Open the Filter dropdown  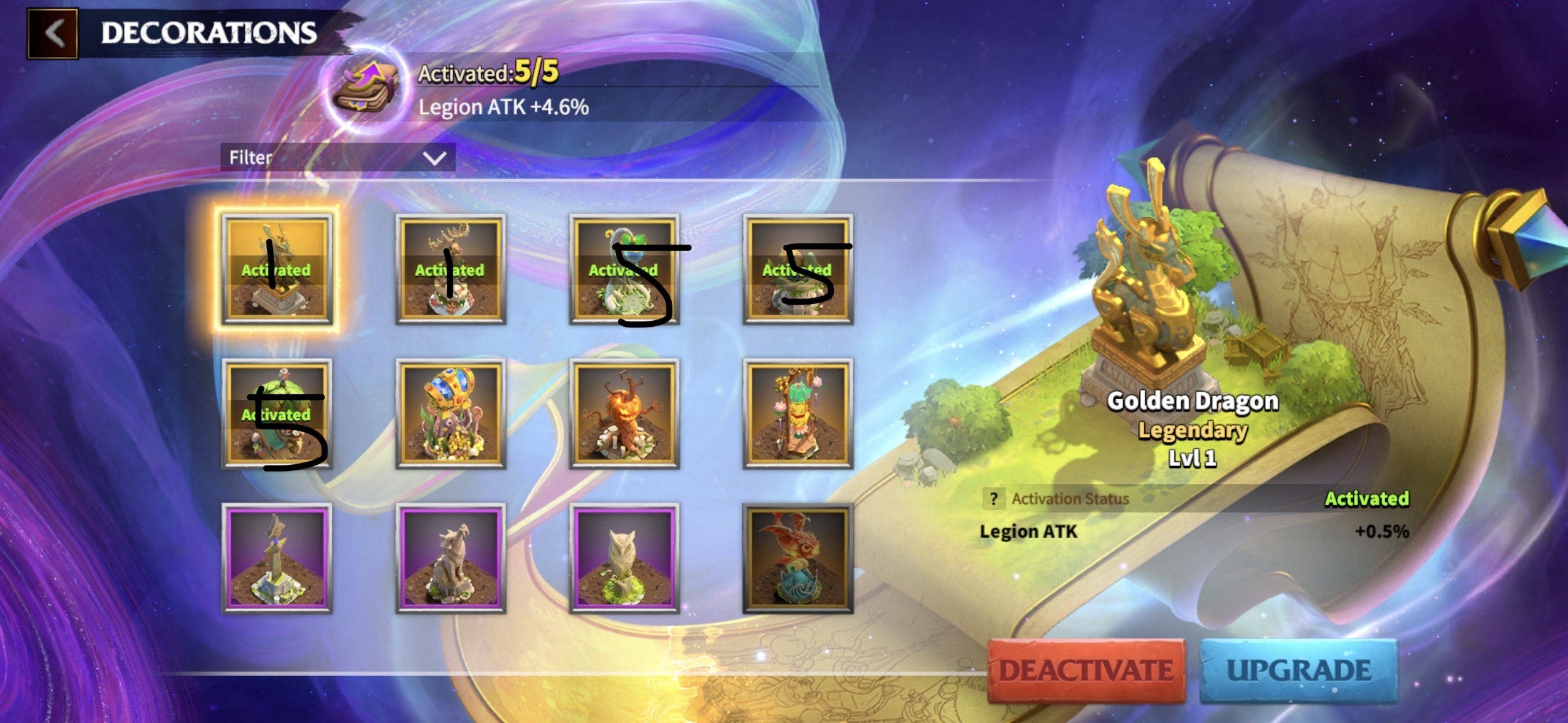(x=337, y=158)
